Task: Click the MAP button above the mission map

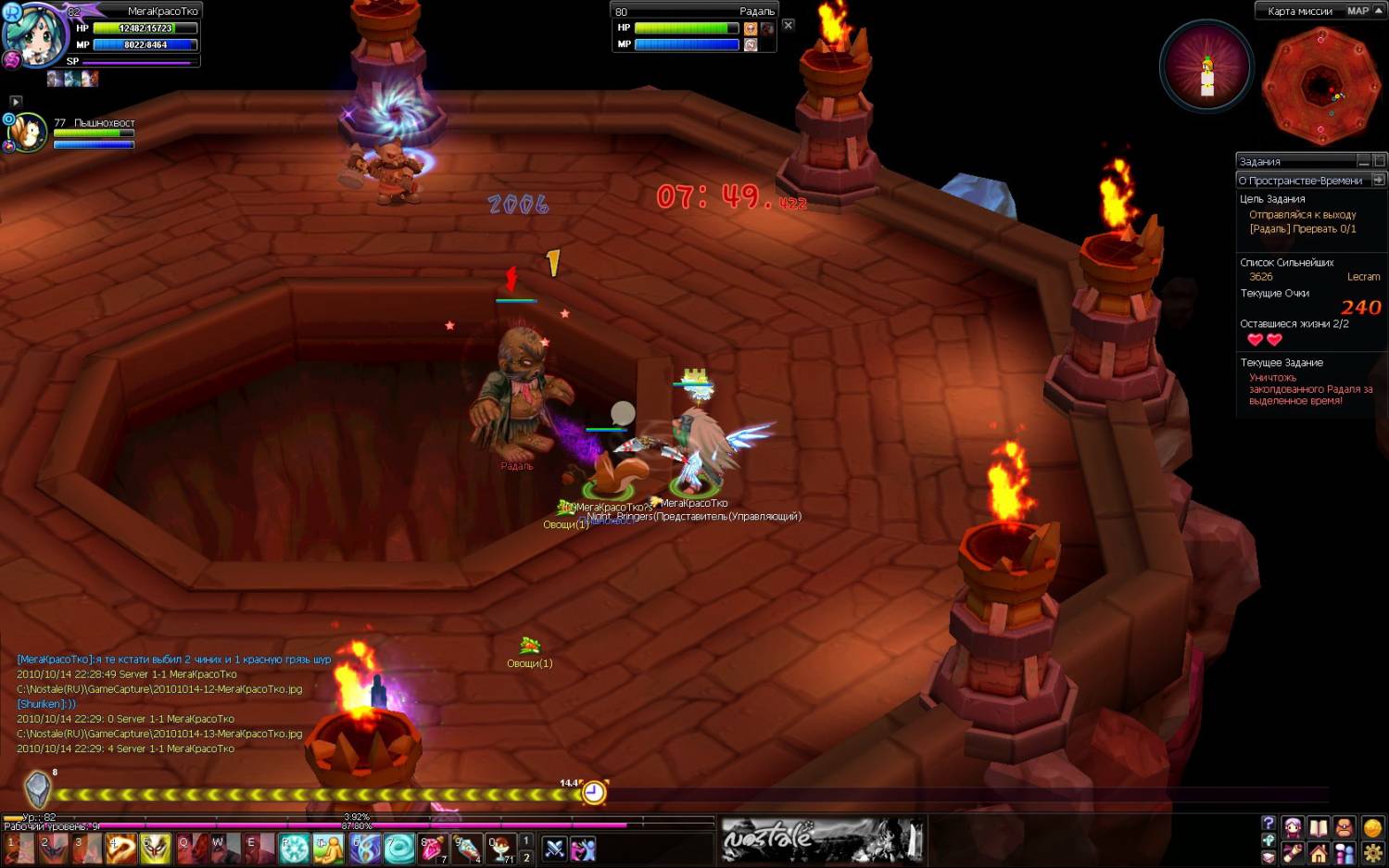Action: [x=1357, y=11]
